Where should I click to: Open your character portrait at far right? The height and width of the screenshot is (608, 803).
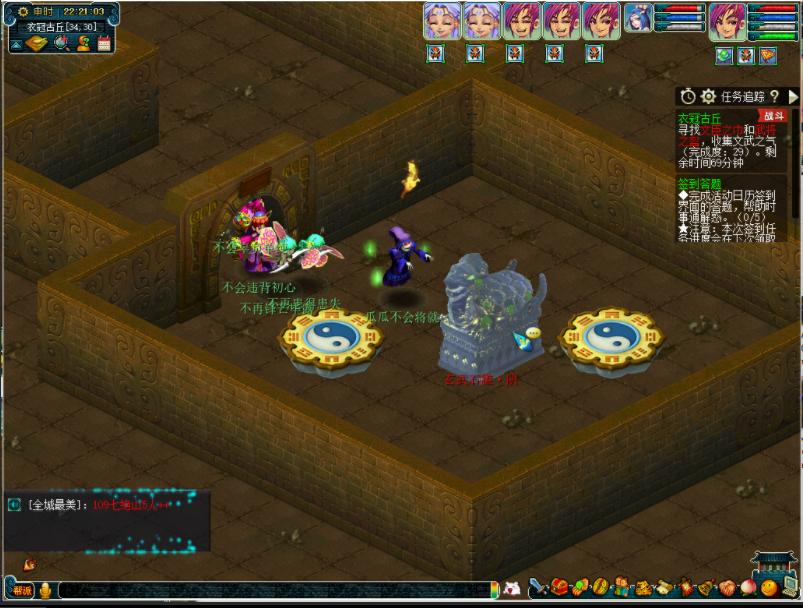click(x=727, y=20)
